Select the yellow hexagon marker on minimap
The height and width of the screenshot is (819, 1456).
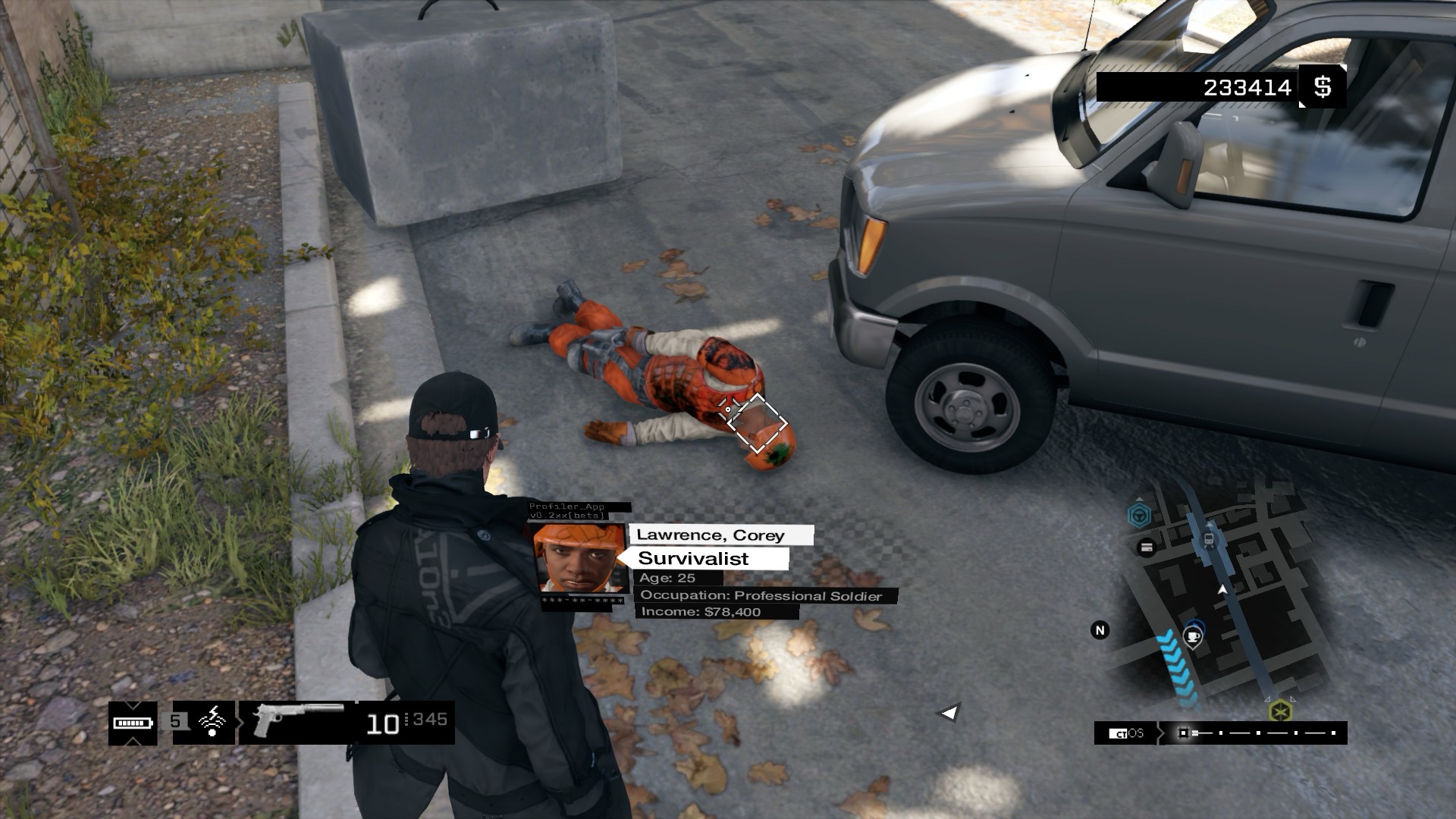[1280, 711]
